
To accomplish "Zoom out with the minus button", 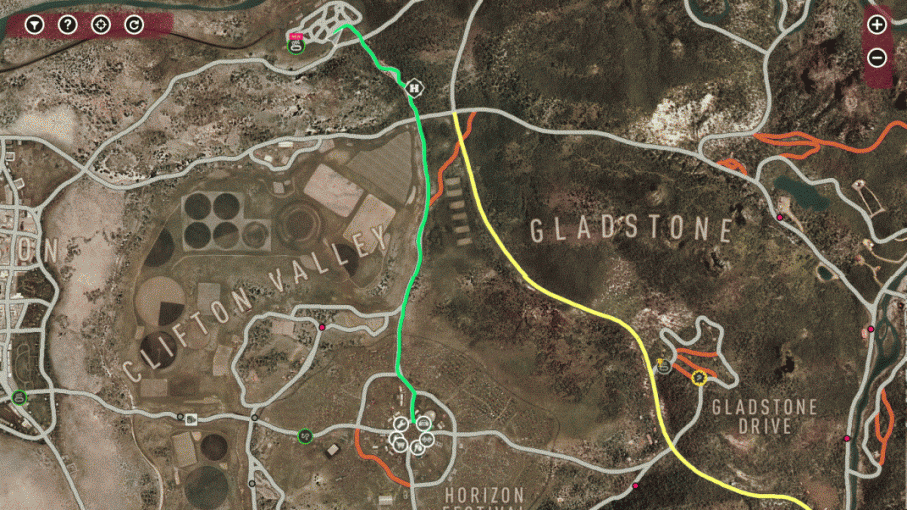I will (x=876, y=57).
